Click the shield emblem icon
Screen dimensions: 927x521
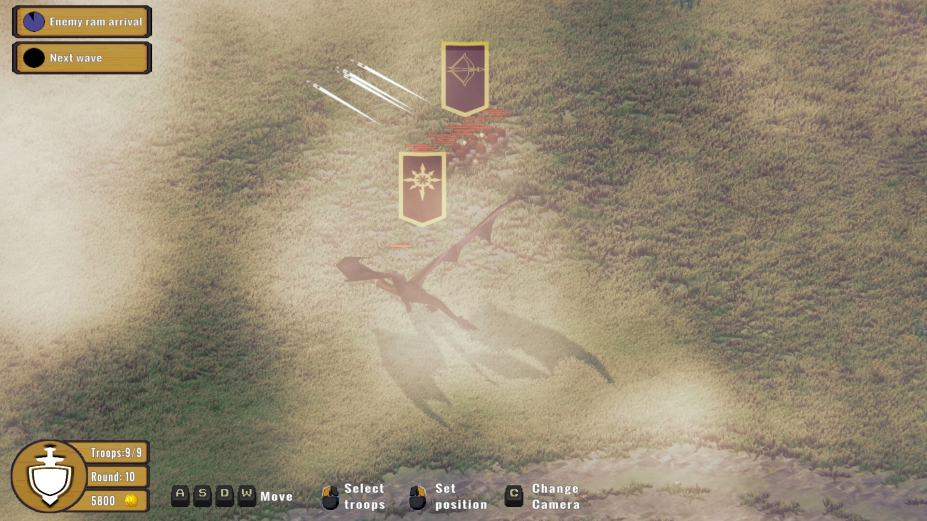[48, 477]
